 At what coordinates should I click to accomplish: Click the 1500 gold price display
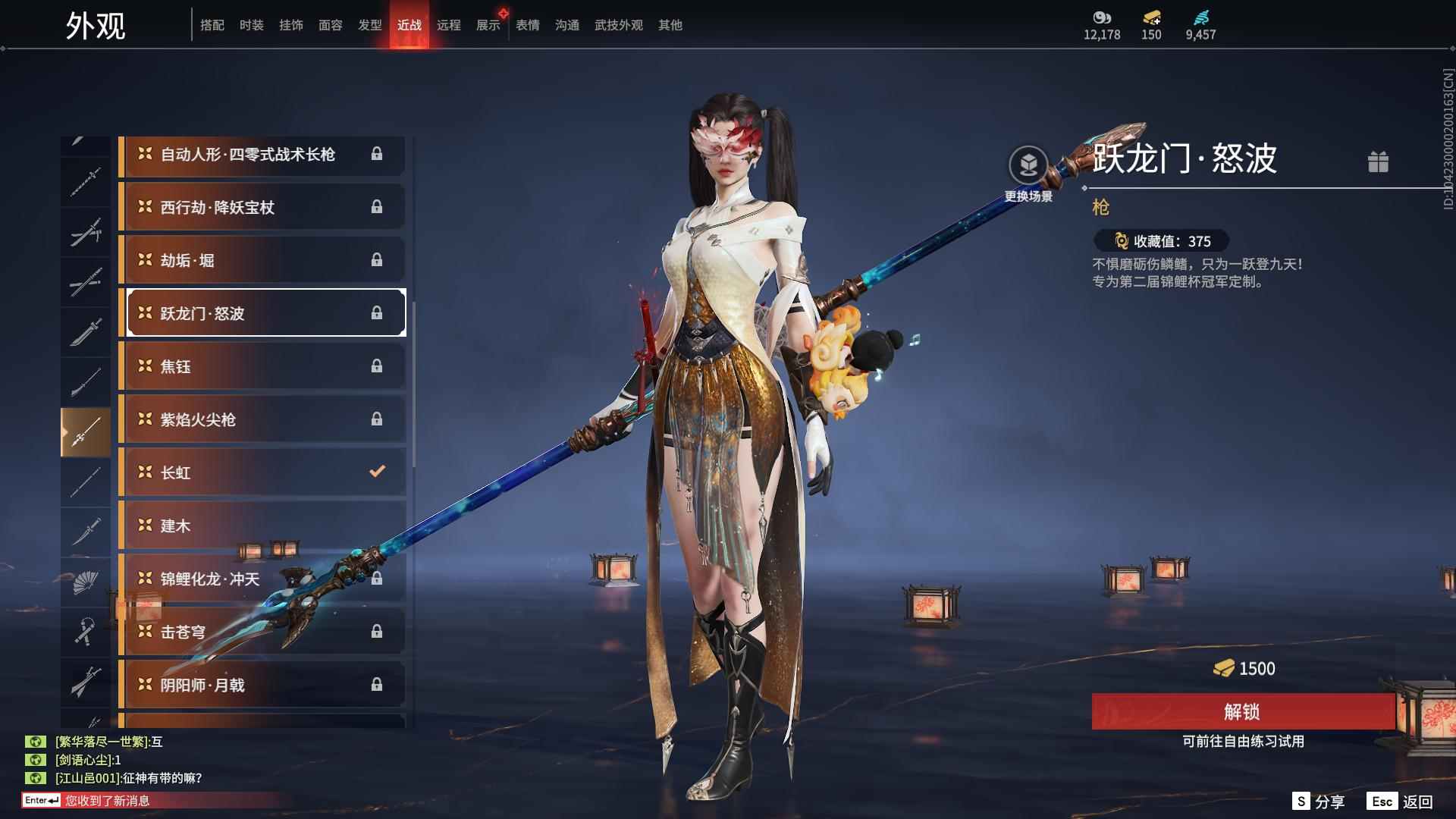1244,669
